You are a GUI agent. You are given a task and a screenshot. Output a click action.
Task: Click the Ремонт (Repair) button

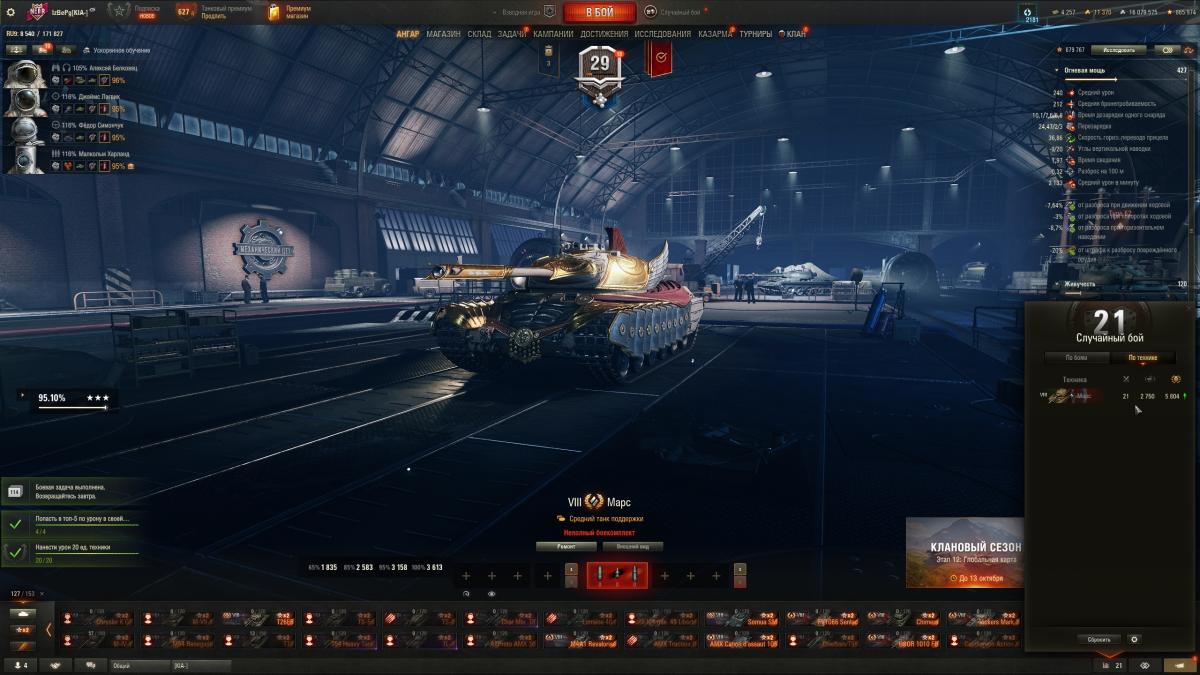(566, 547)
